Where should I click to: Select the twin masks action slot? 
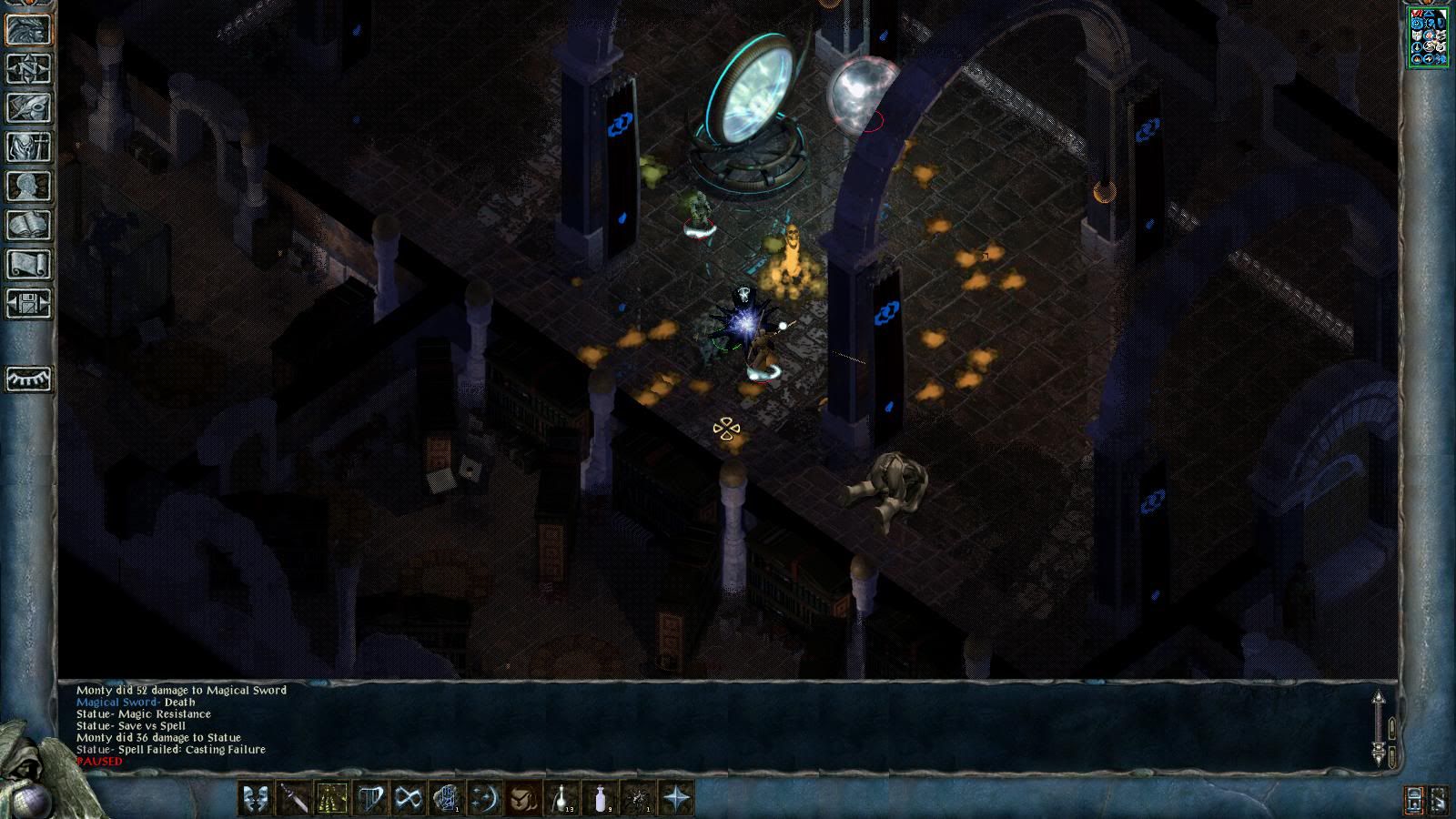(256, 799)
